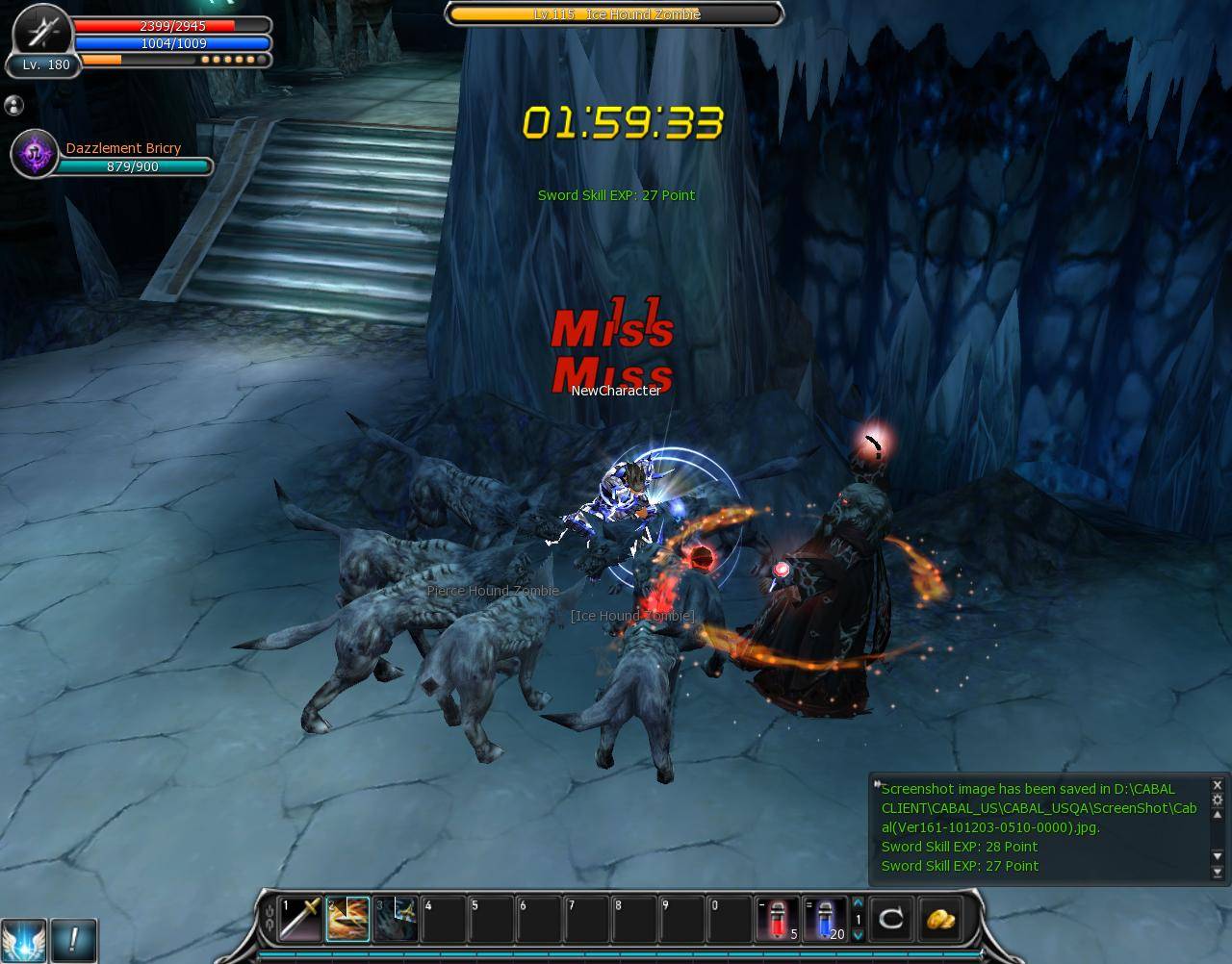Switch to the previous hotbar page
Viewport: 1232px width, 964px height.
tap(858, 904)
